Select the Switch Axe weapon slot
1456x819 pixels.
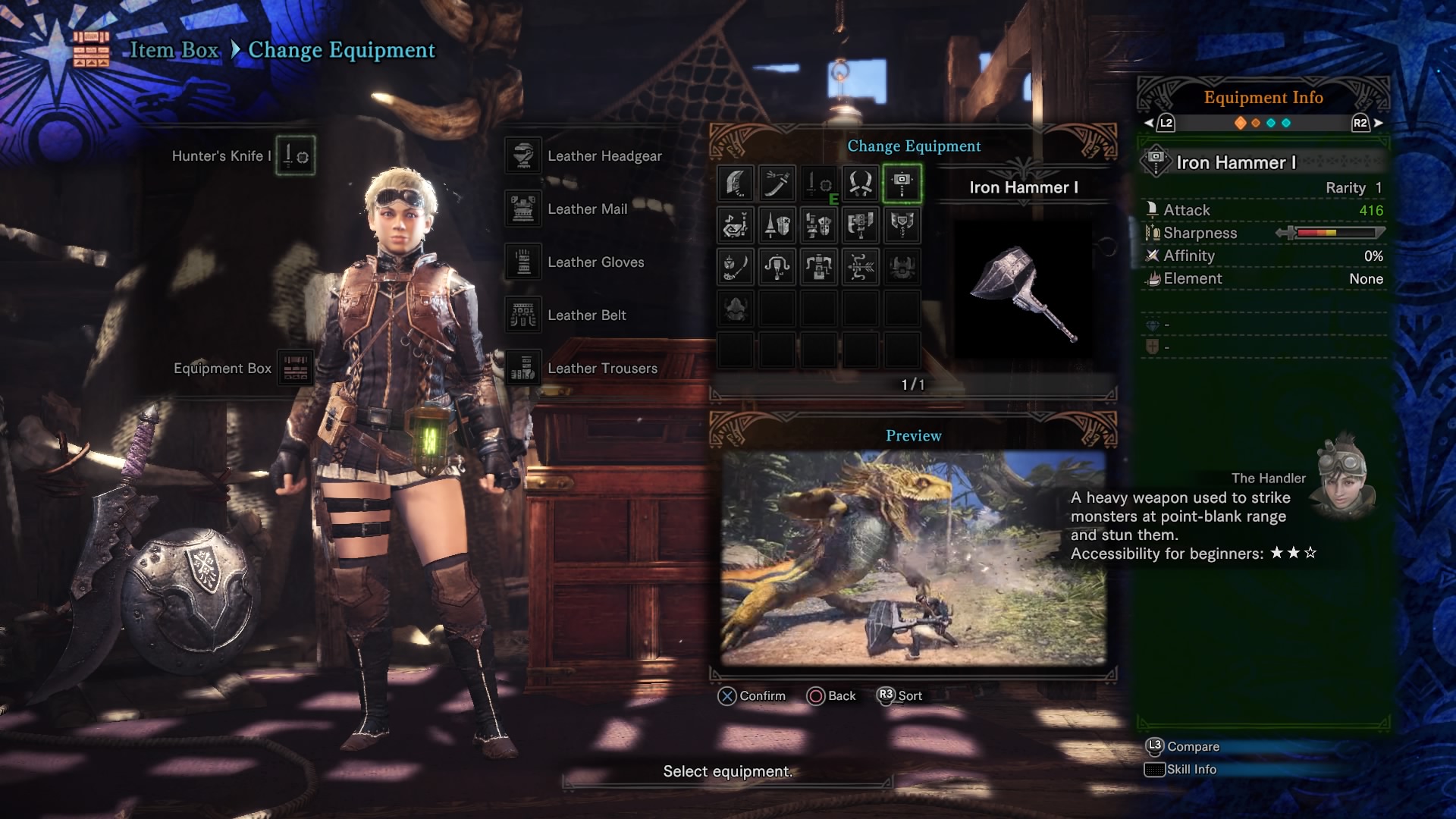(x=861, y=225)
